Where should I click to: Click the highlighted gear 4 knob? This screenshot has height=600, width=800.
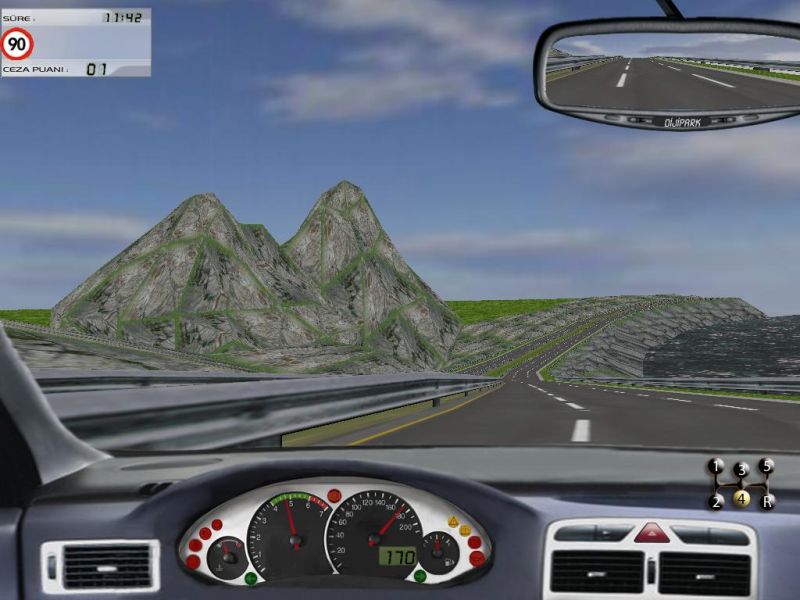(741, 498)
